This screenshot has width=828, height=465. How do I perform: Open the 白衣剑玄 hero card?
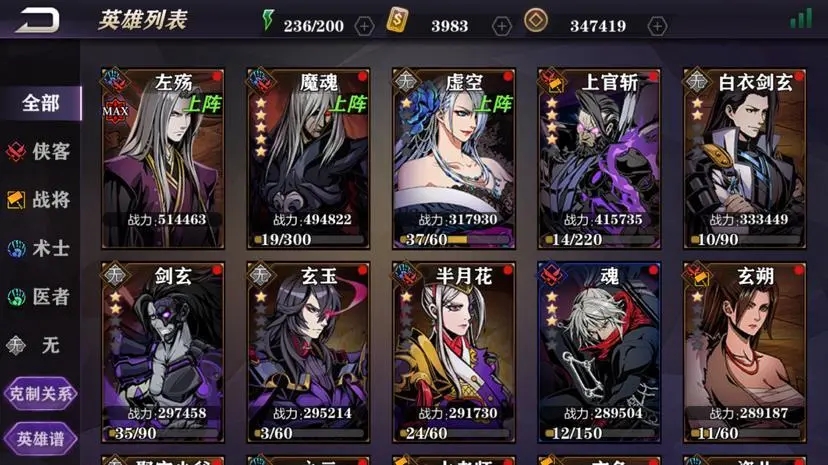tap(744, 158)
